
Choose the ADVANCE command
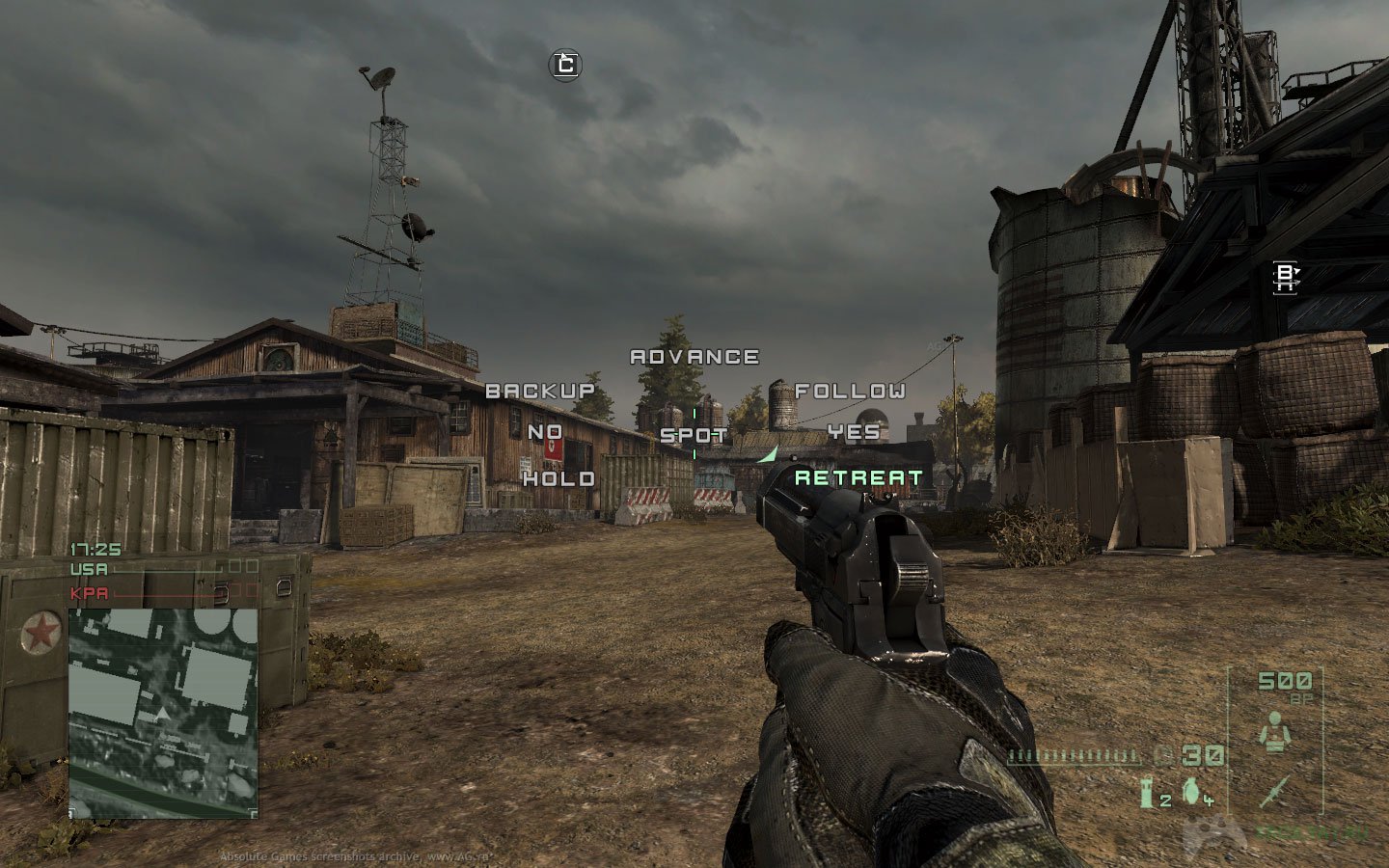click(x=694, y=357)
